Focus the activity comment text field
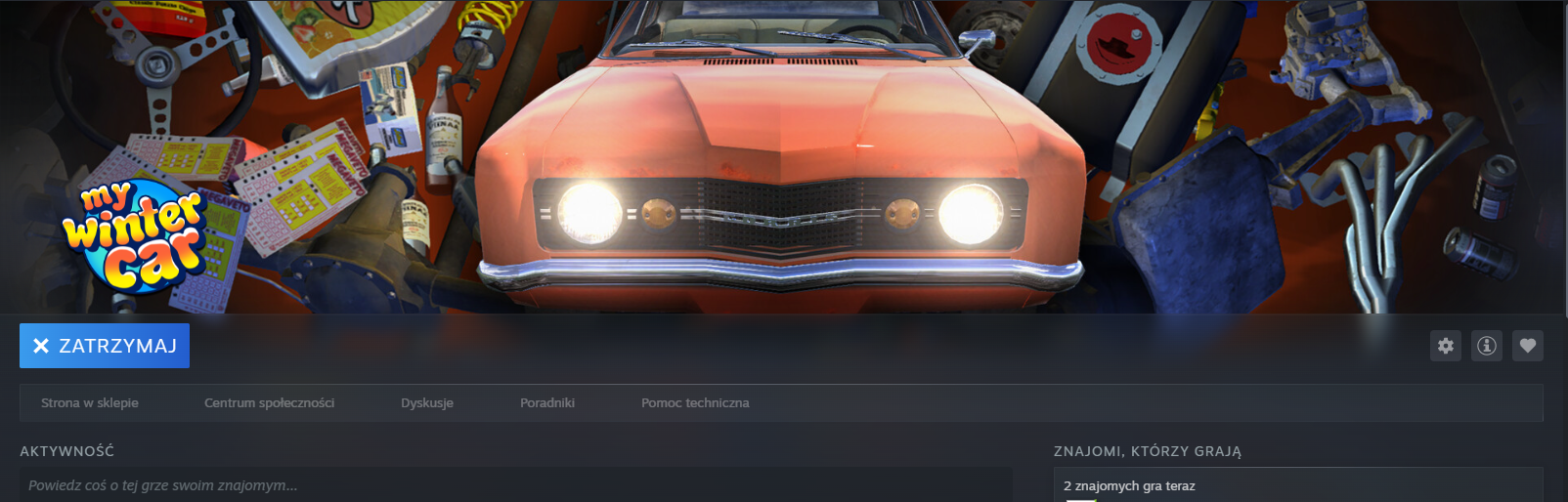The width and height of the screenshot is (1568, 502). [x=515, y=485]
